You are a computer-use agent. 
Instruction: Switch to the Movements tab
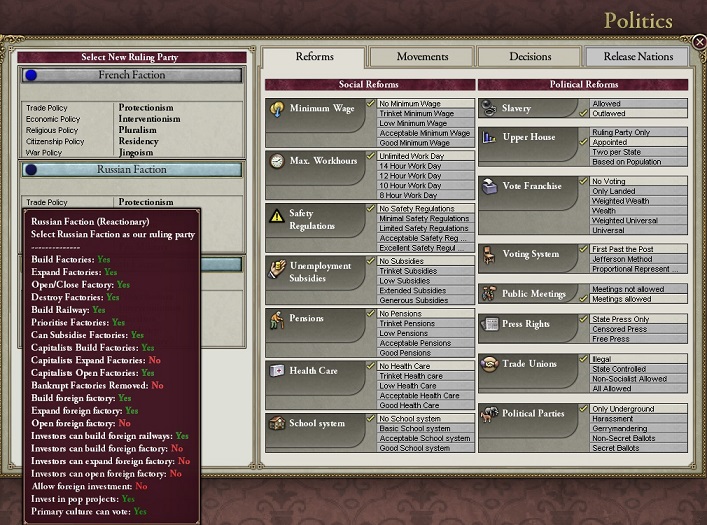pyautogui.click(x=421, y=57)
